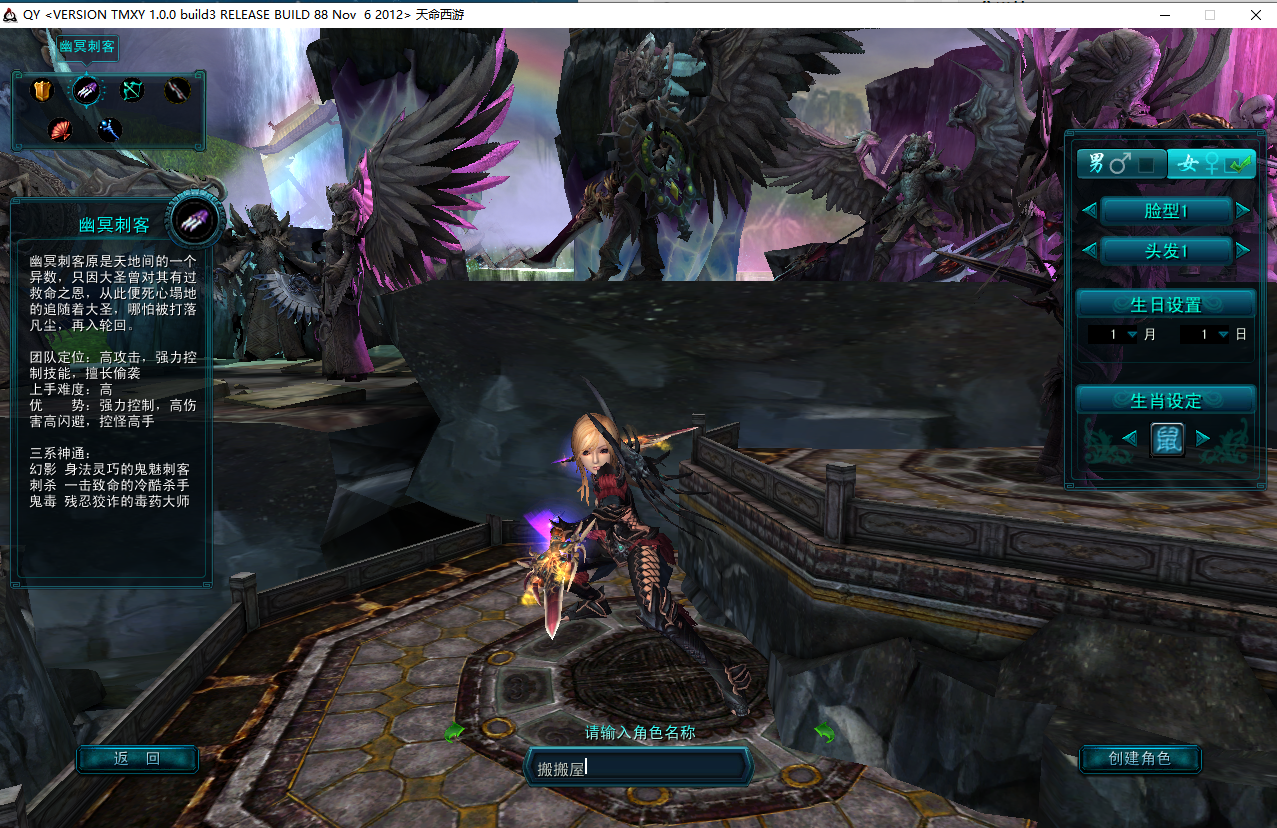Select the blue staff class icon
Viewport: 1277px width, 828px height.
109,129
